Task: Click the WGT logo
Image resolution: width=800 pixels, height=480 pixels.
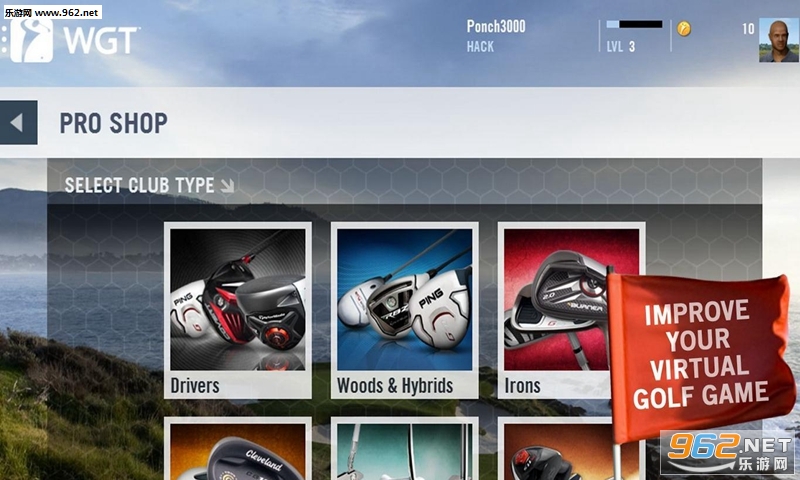Action: tap(75, 40)
